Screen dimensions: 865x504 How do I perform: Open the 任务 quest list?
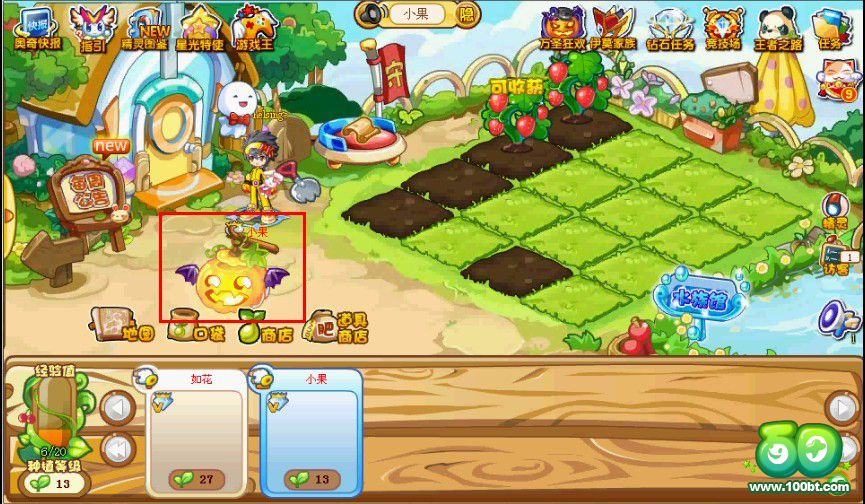(x=829, y=28)
